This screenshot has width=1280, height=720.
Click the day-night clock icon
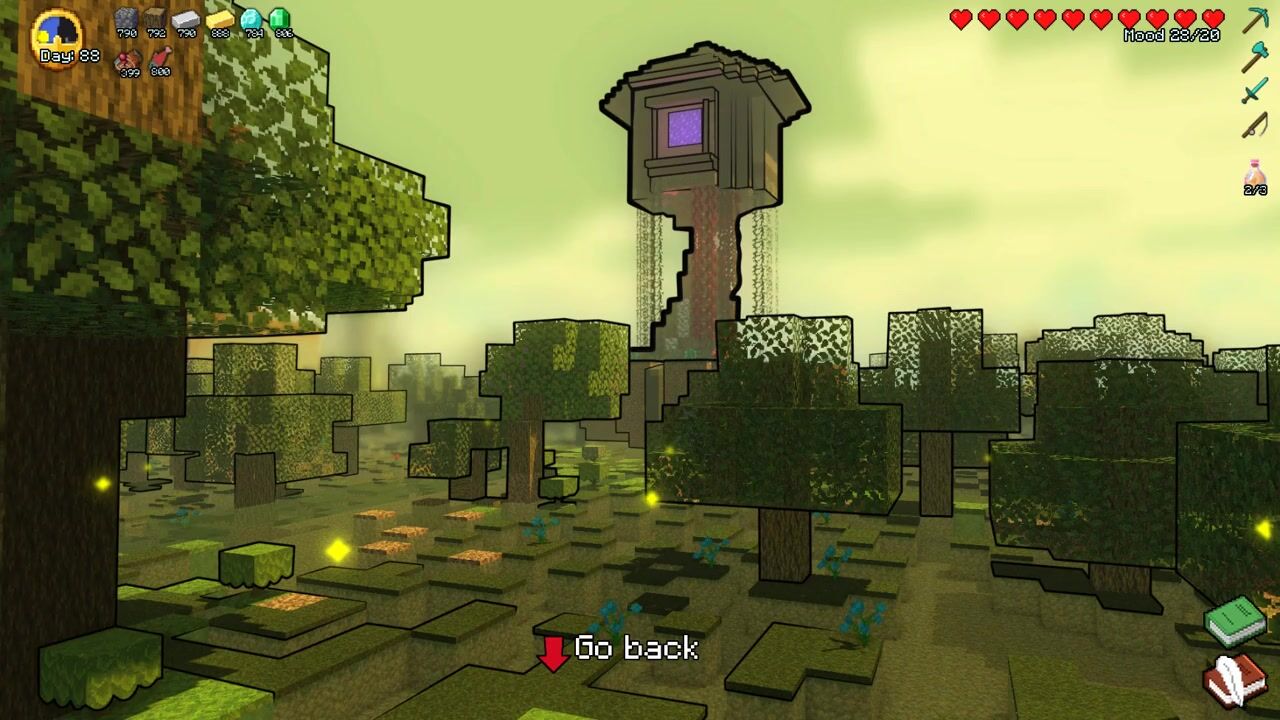(x=57, y=37)
